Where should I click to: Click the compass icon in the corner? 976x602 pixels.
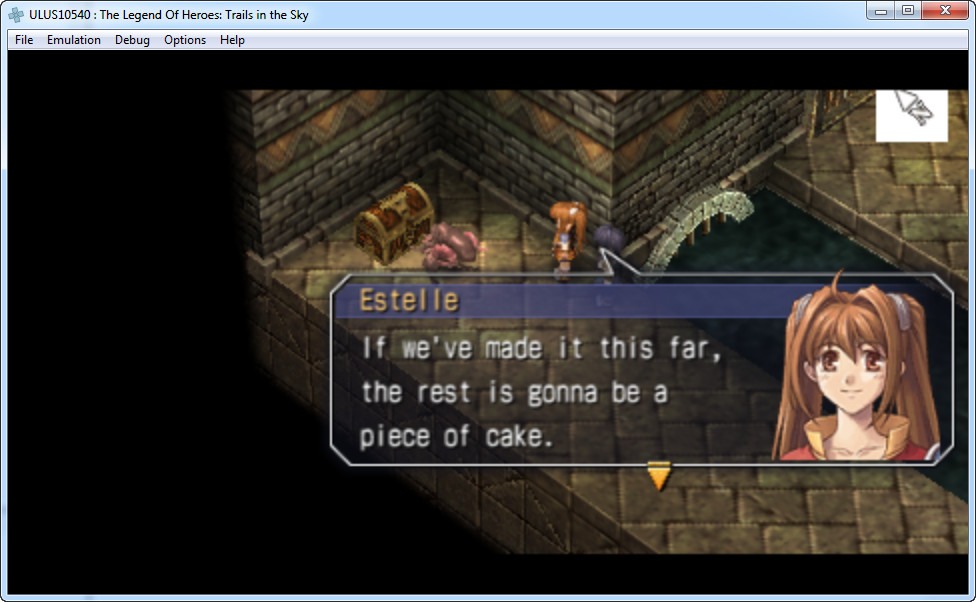pyautogui.click(x=911, y=115)
